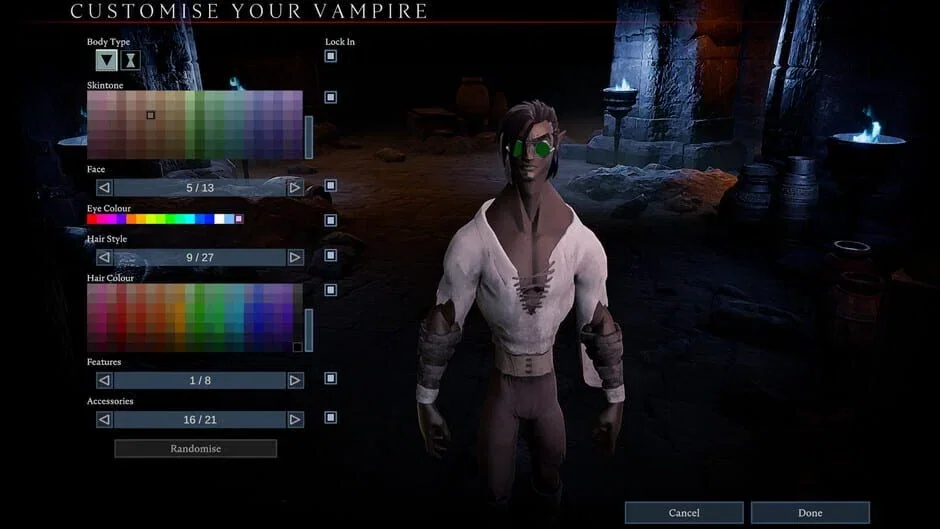Switch to the previous Face option
940x529 pixels.
(104, 187)
